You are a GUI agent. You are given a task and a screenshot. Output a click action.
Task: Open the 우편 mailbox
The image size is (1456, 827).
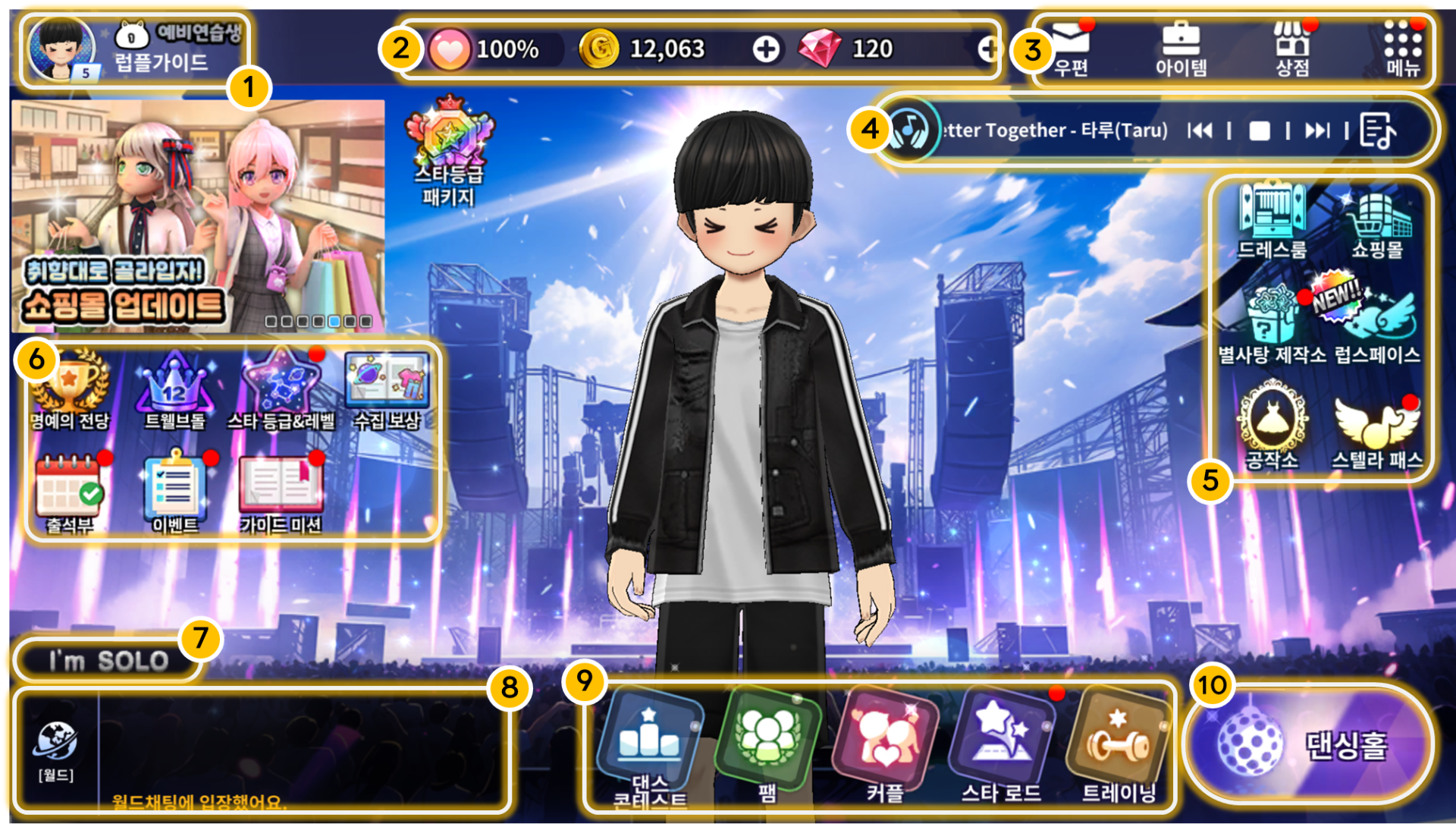pyautogui.click(x=1071, y=47)
